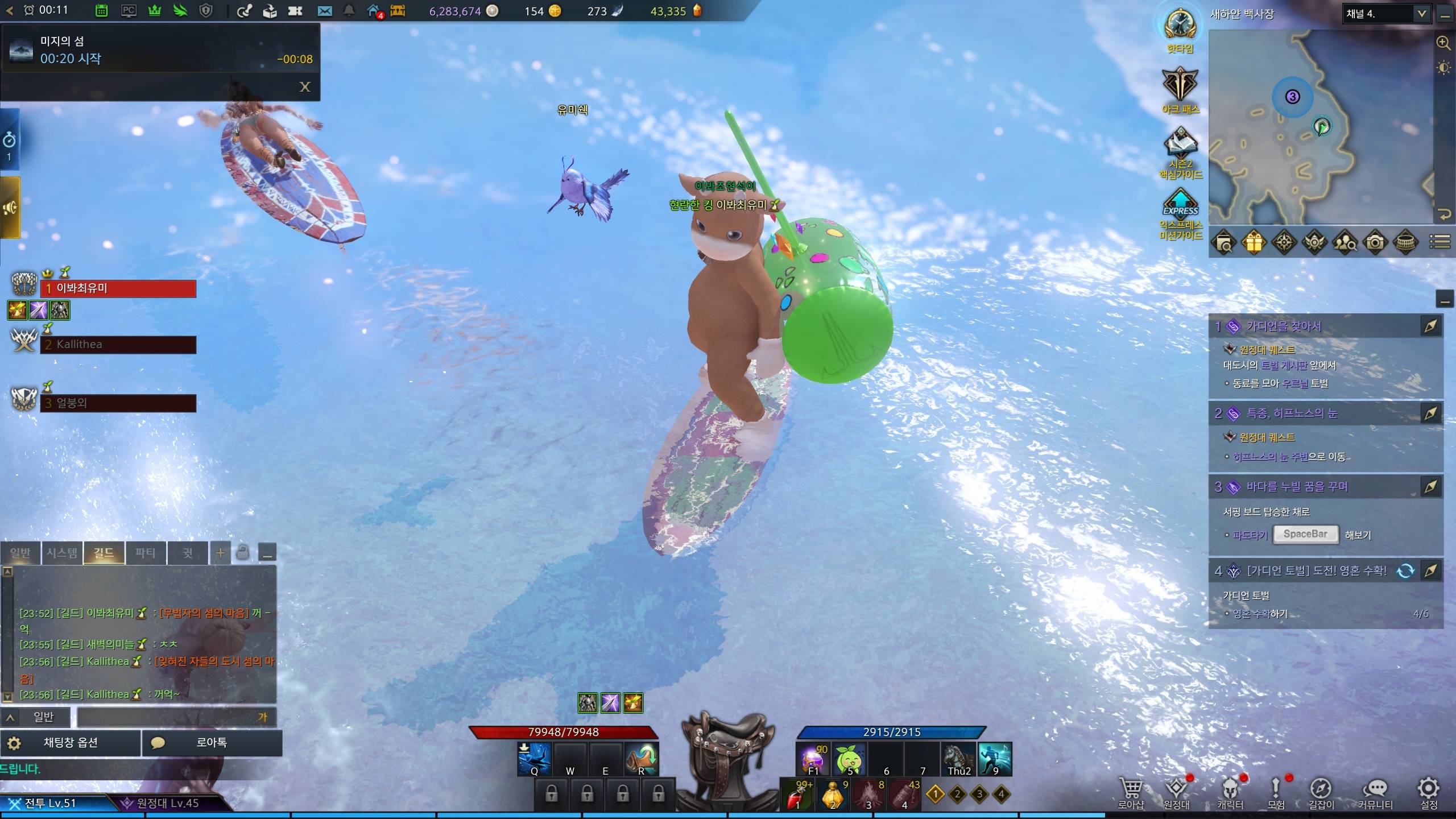Viewport: 1456px width, 819px height.
Task: Zoom in on the minimap
Action: pos(1443,43)
